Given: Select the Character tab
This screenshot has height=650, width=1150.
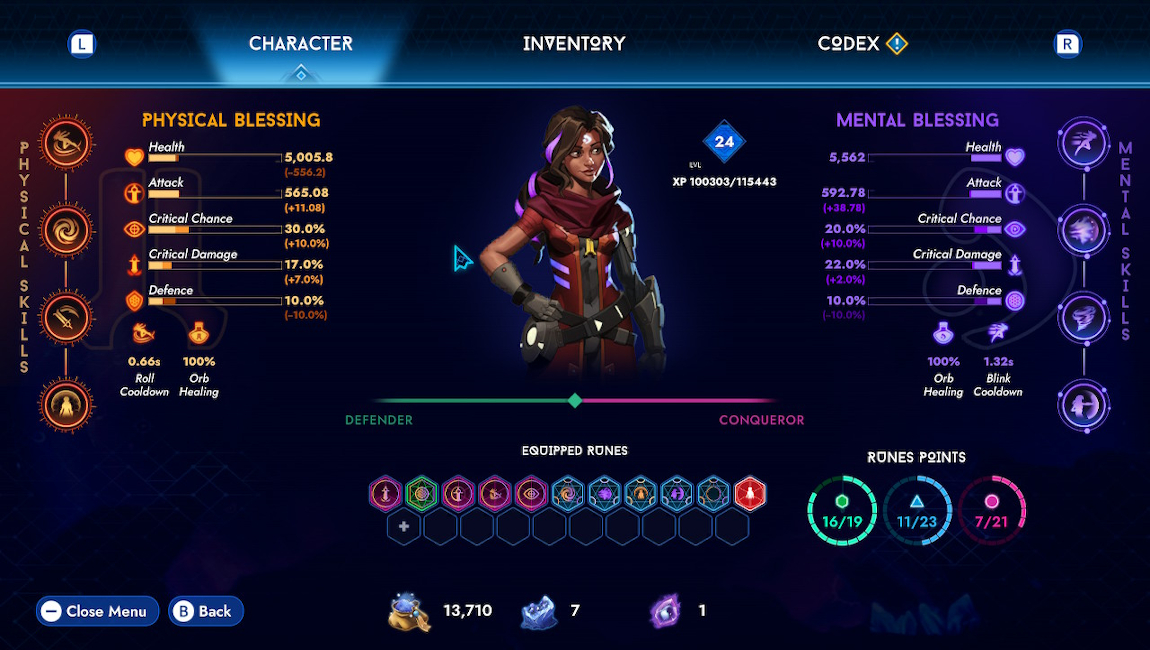Looking at the screenshot, I should [x=300, y=44].
